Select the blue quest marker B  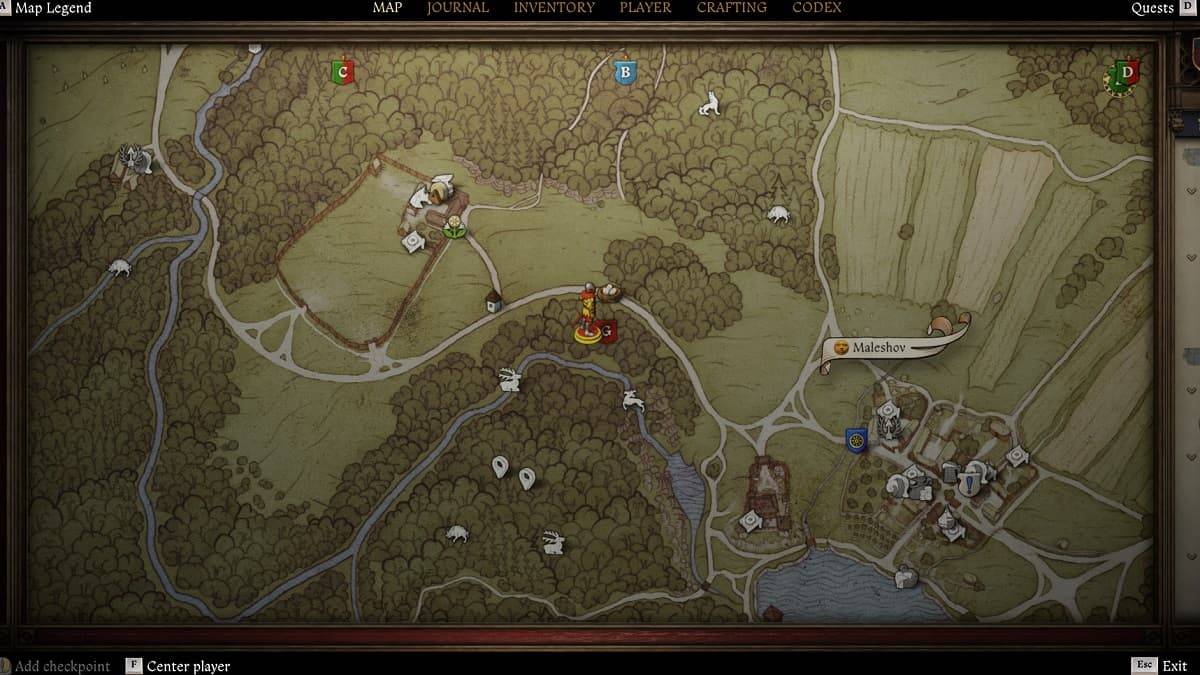pyautogui.click(x=625, y=72)
